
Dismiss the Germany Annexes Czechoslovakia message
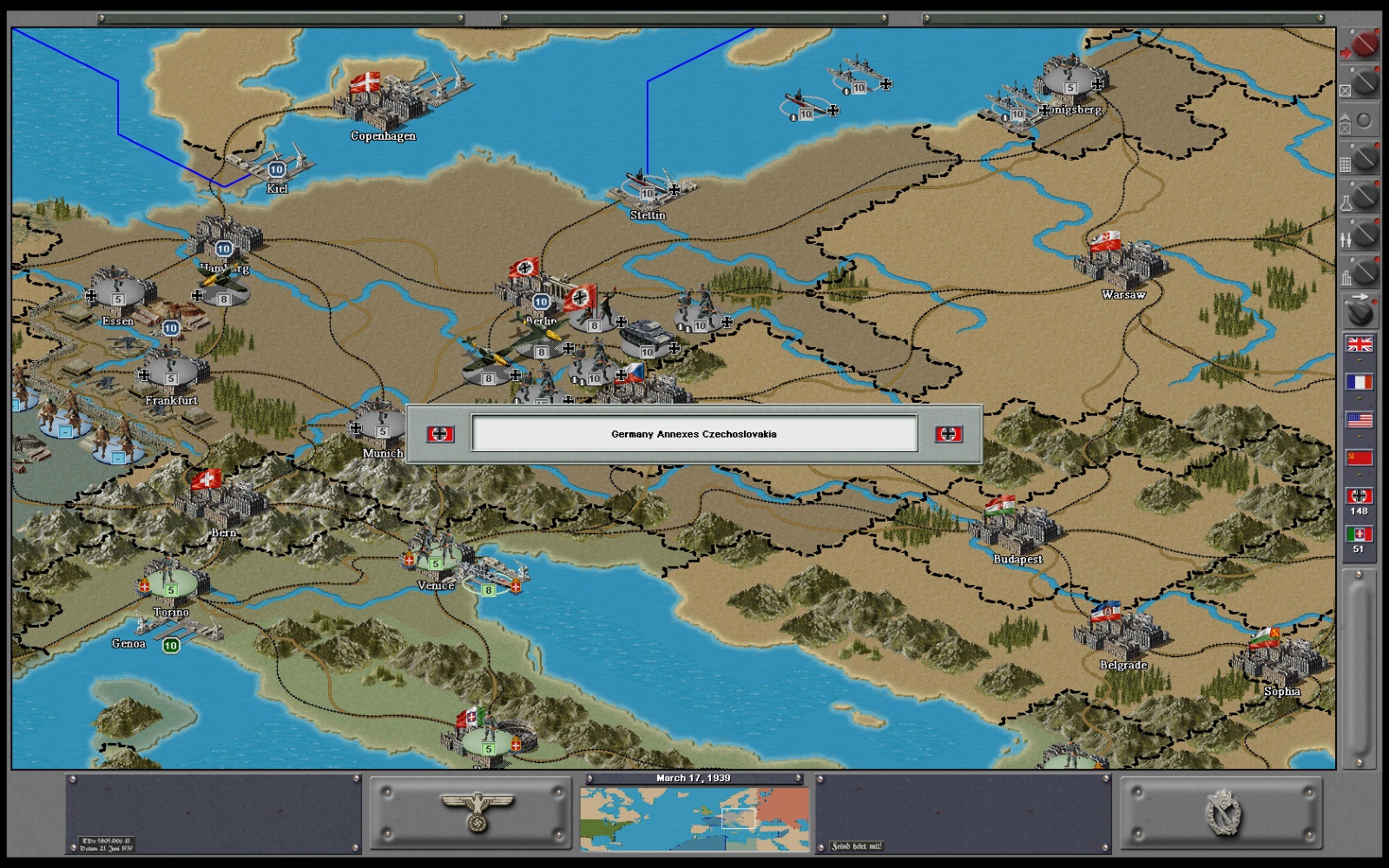694,434
